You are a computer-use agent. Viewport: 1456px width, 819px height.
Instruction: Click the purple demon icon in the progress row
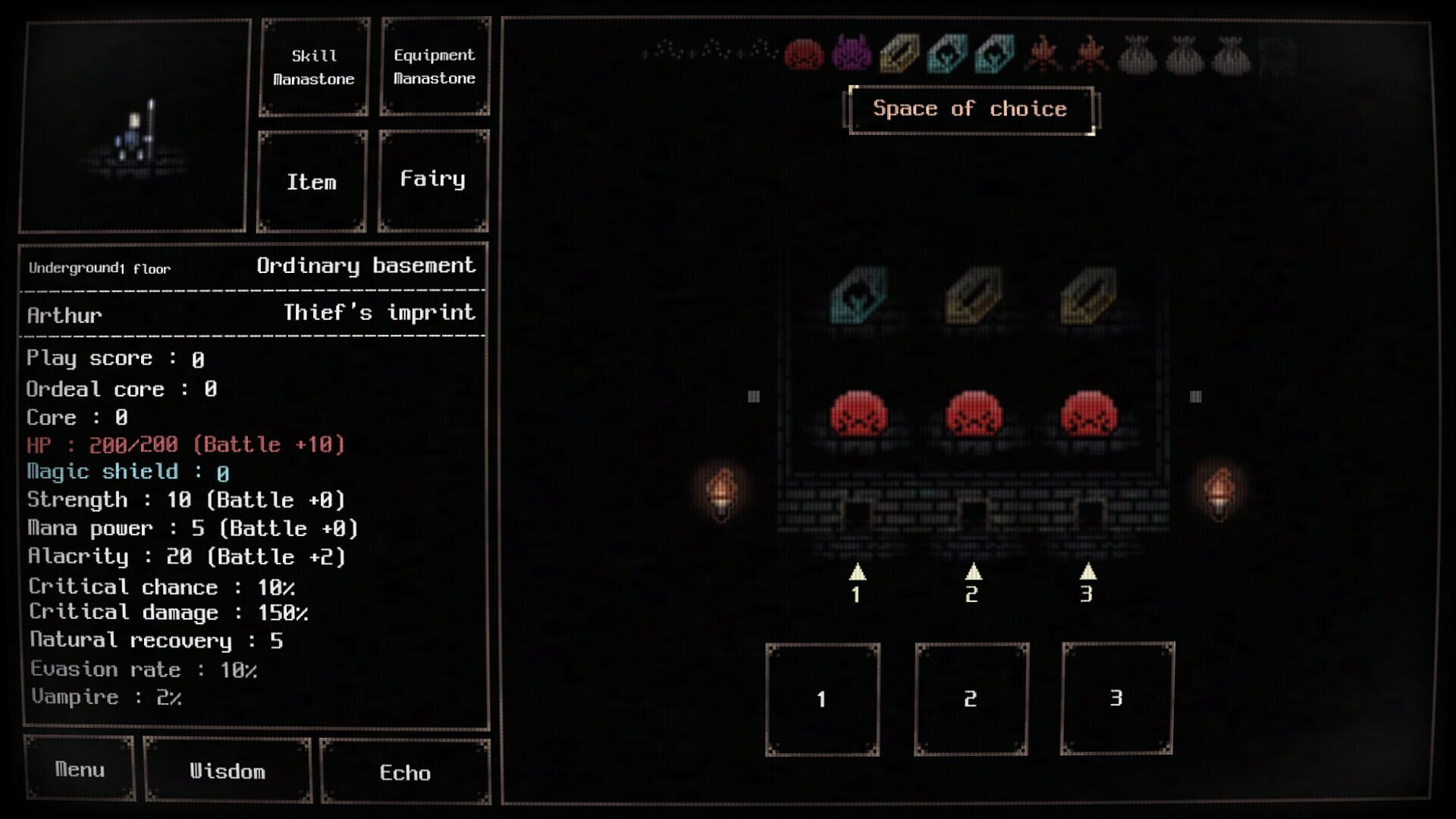point(851,55)
